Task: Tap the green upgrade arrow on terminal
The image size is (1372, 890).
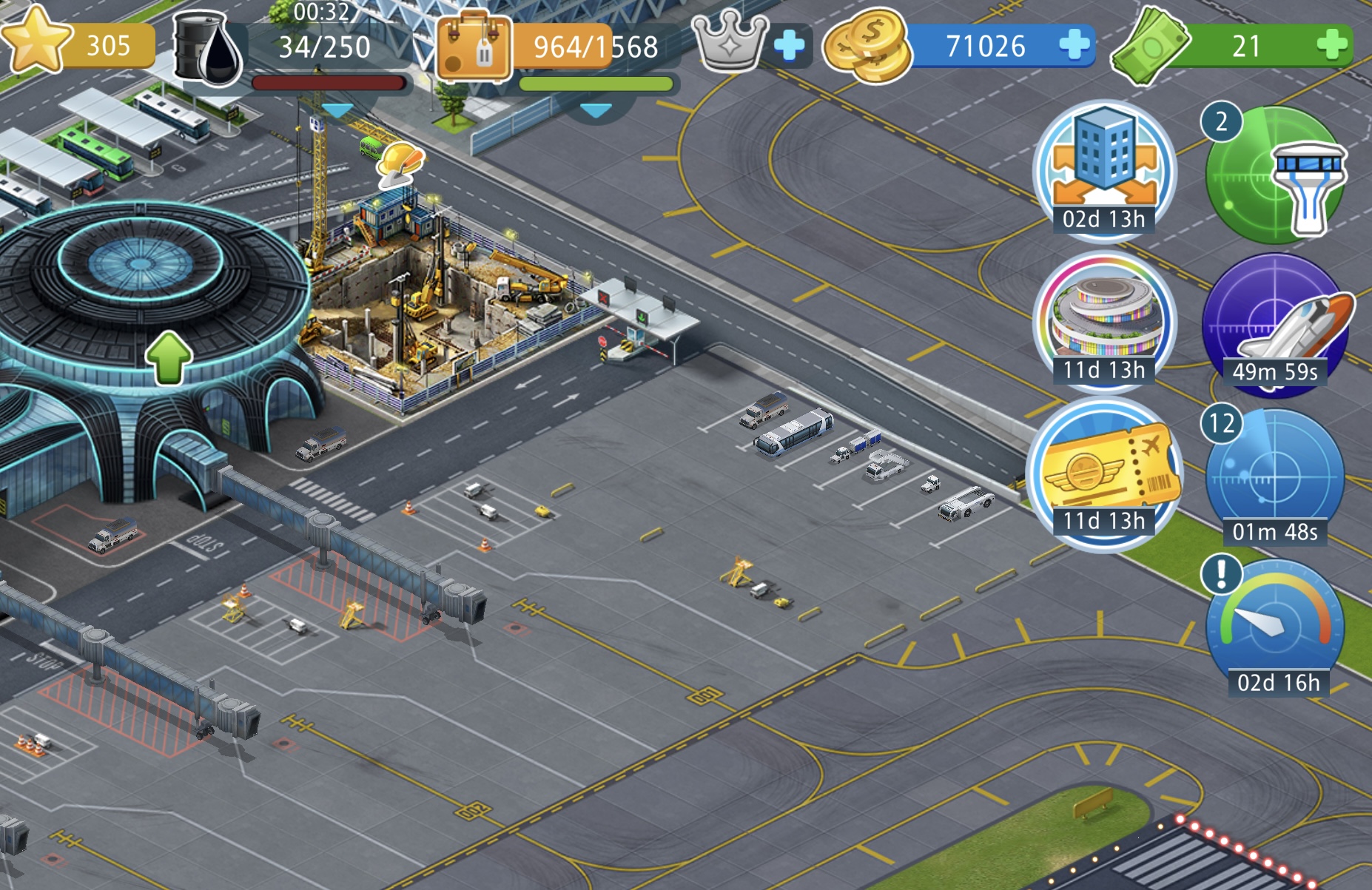Action: click(x=169, y=357)
